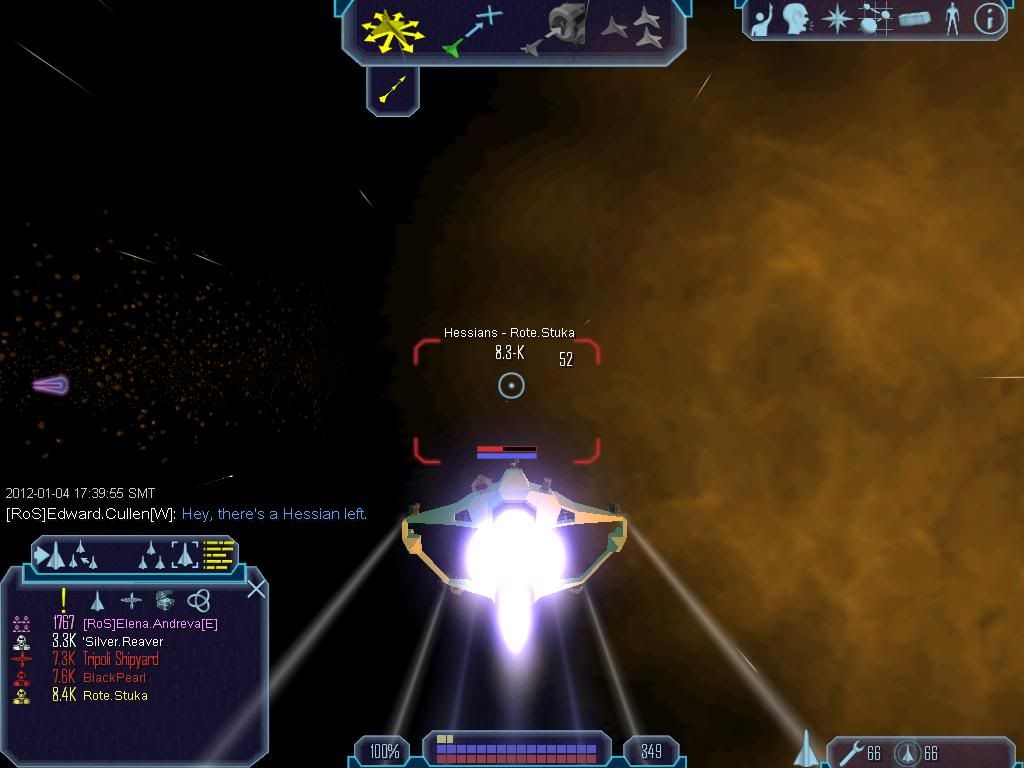The image size is (1024, 768).
Task: Activate the yellow free flight maneuver icon
Action: (392, 30)
